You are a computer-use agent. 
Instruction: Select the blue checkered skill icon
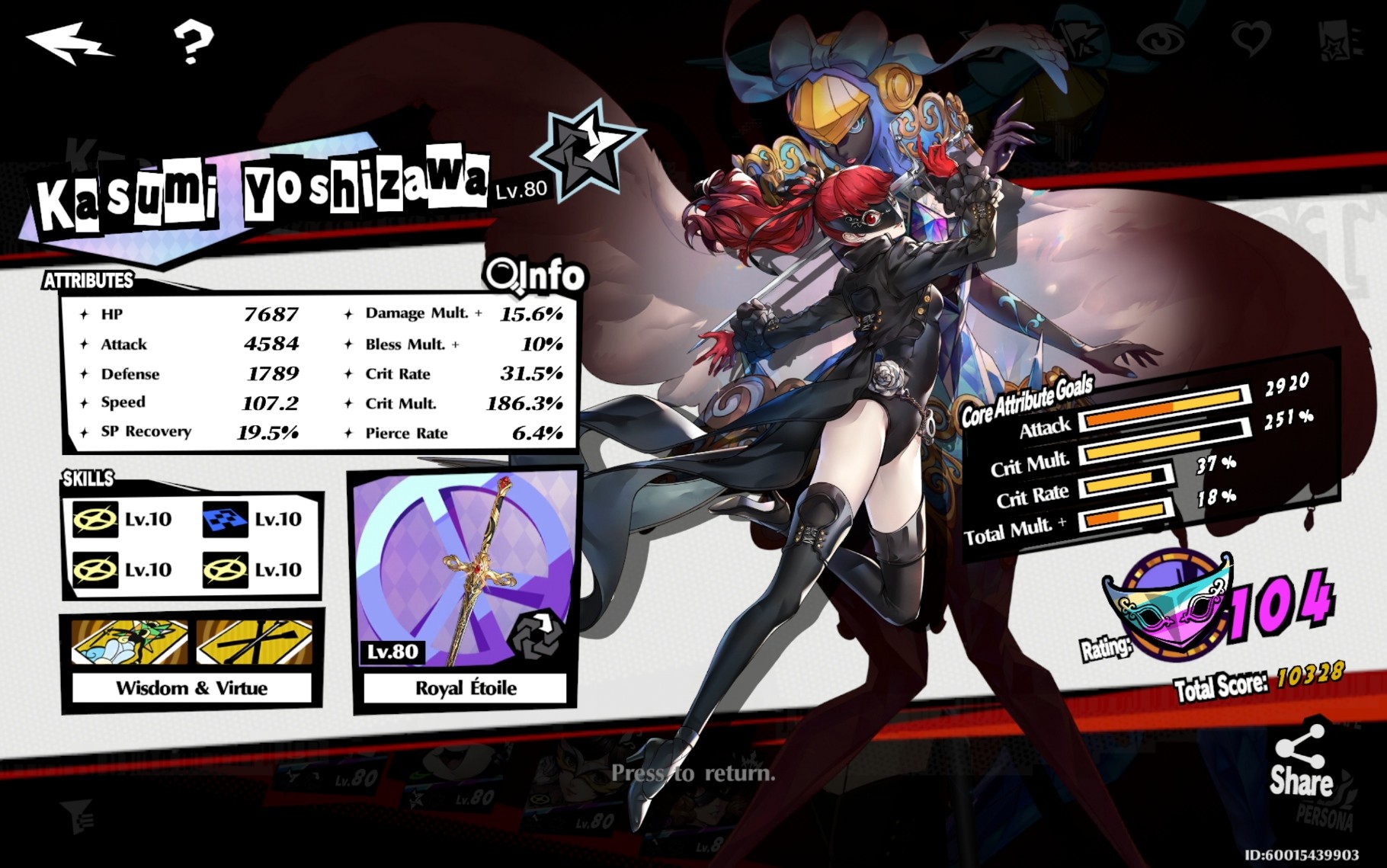pyautogui.click(x=226, y=520)
